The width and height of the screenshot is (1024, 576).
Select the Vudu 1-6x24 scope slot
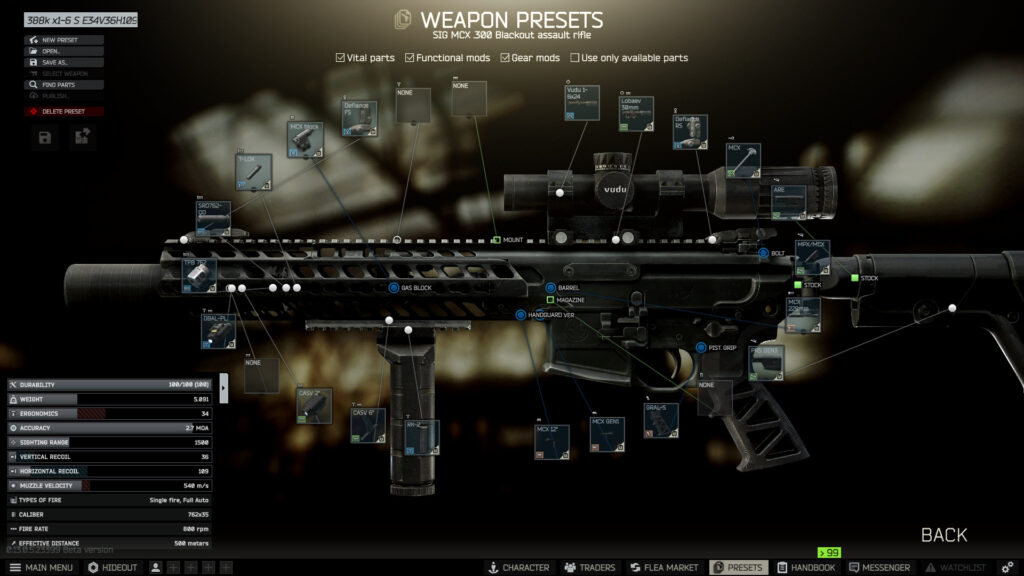582,103
